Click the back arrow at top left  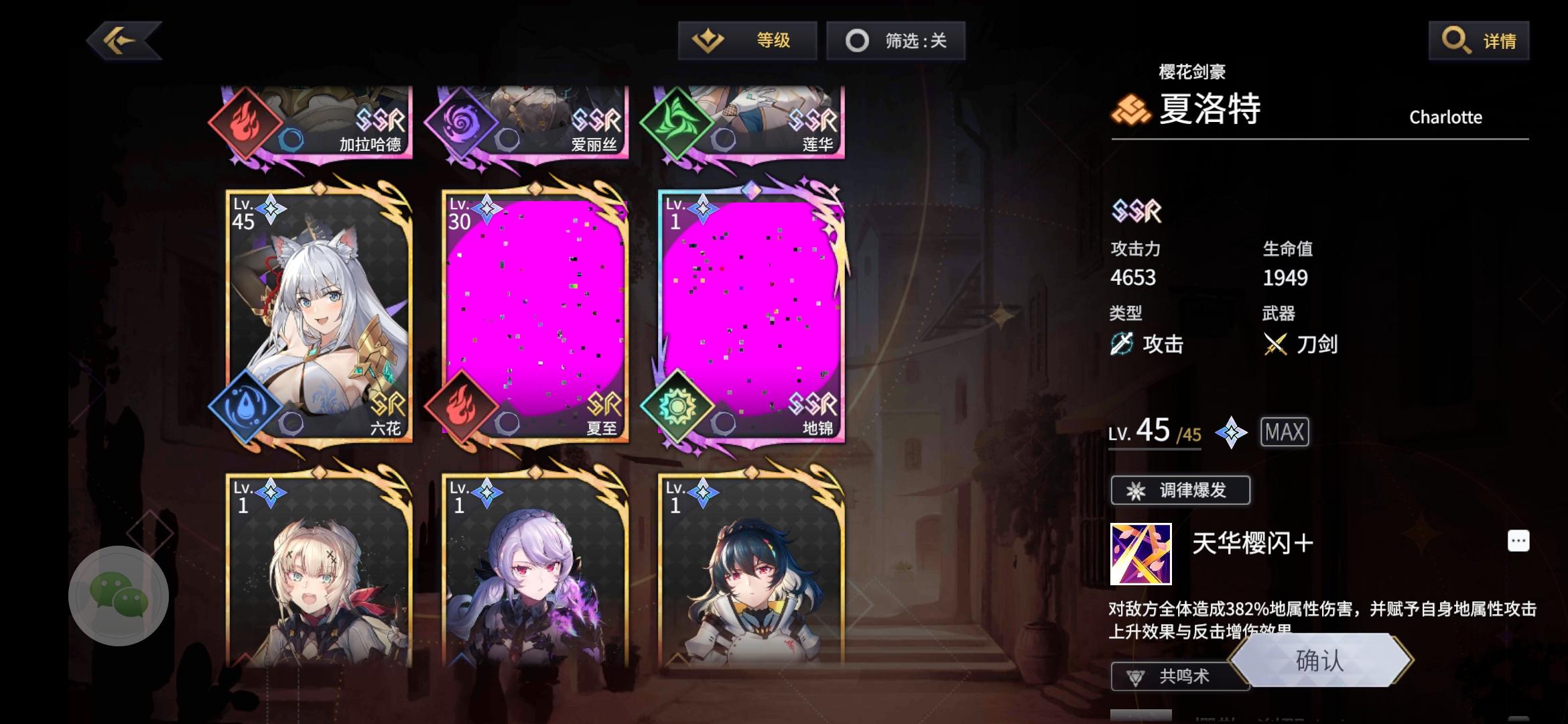click(x=123, y=40)
